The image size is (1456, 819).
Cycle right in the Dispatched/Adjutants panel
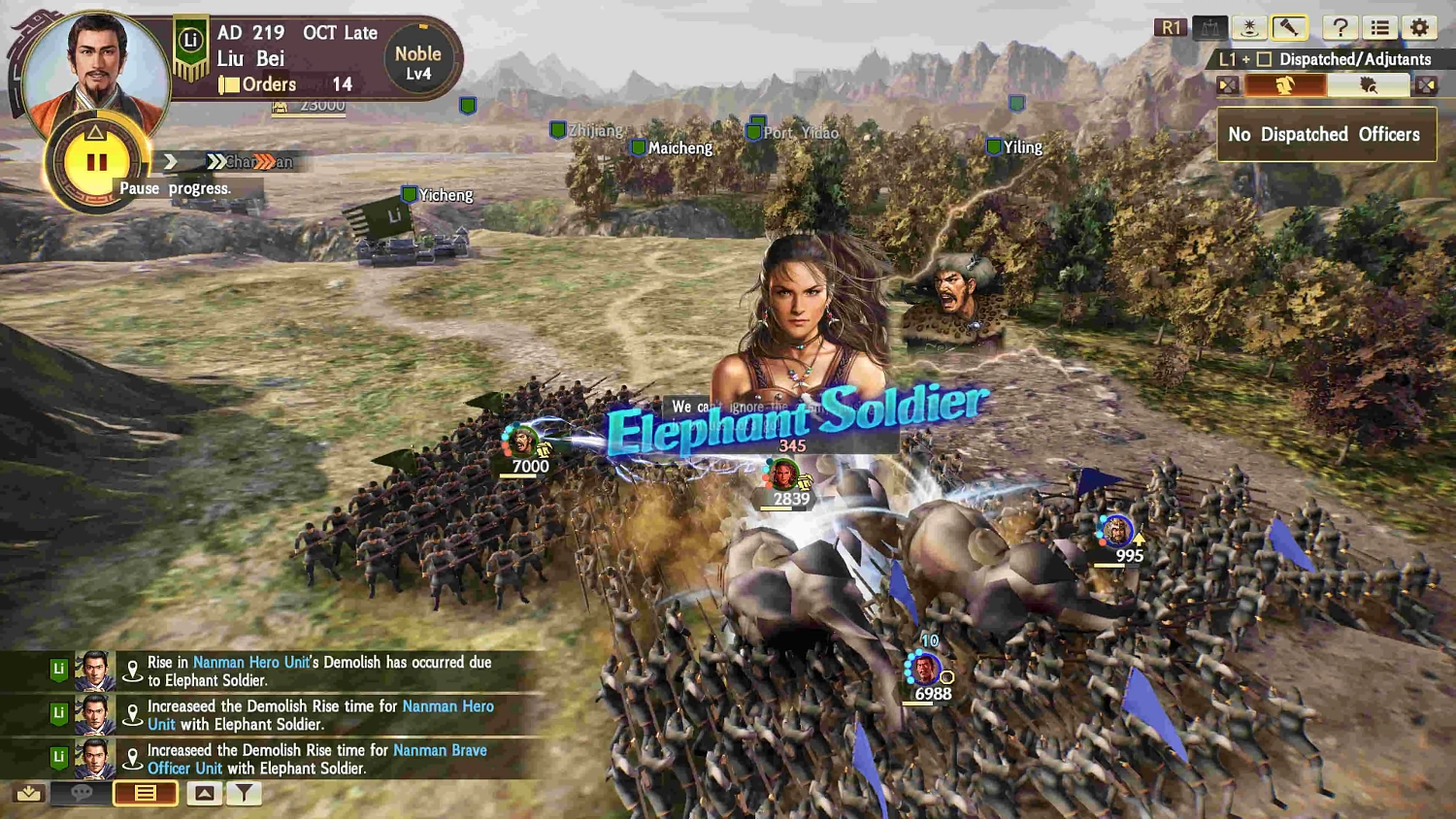click(1426, 84)
